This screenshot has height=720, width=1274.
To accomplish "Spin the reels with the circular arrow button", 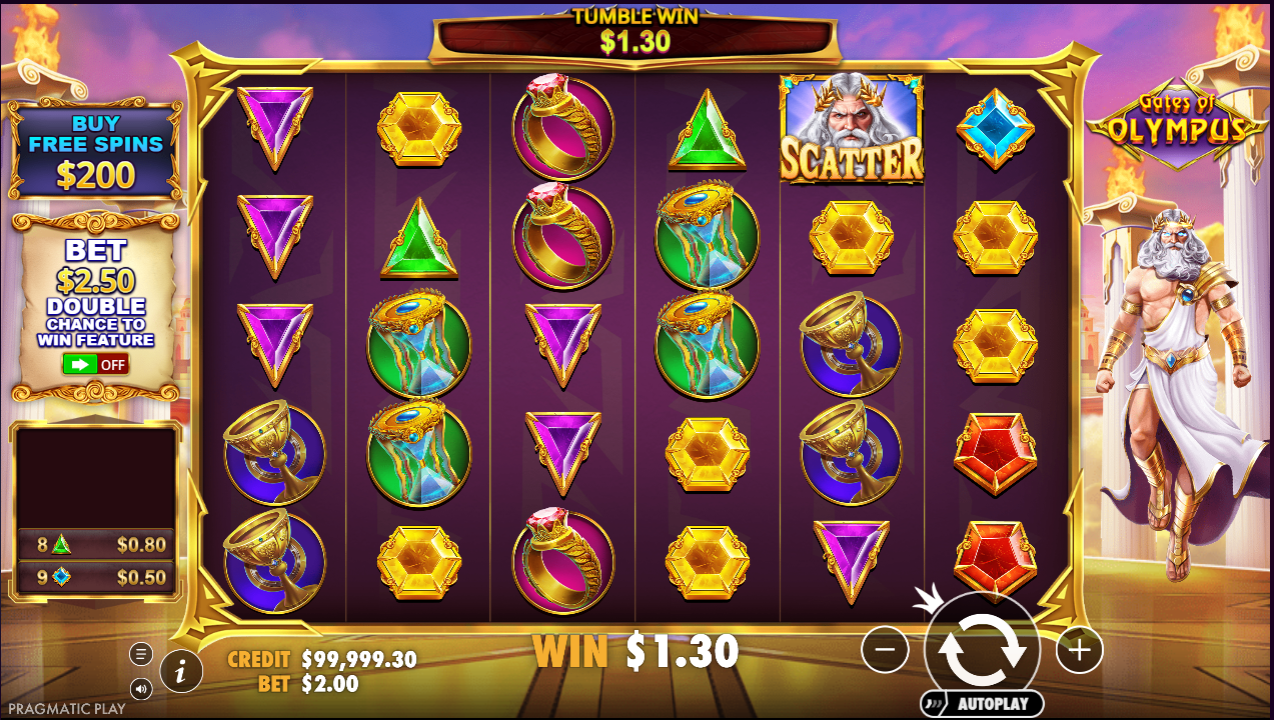I will [982, 650].
